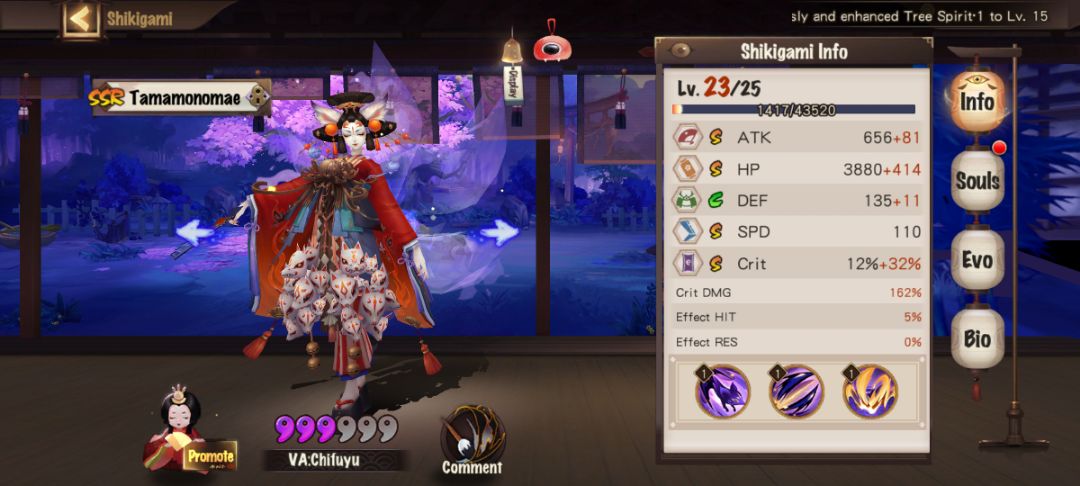
Task: View the previous shikigami with left arrow
Action: click(196, 232)
